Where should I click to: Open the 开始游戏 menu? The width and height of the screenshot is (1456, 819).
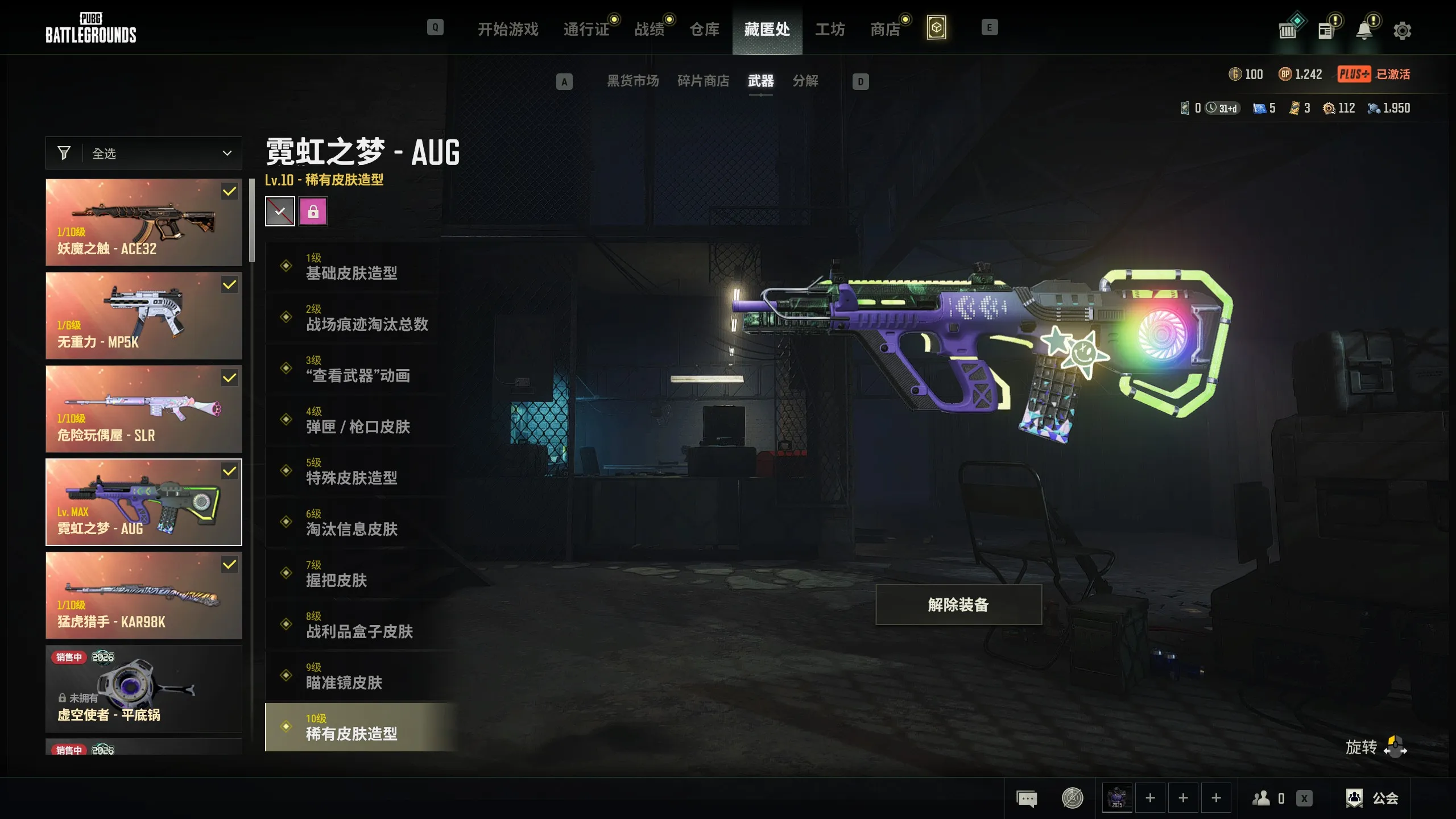click(x=507, y=29)
